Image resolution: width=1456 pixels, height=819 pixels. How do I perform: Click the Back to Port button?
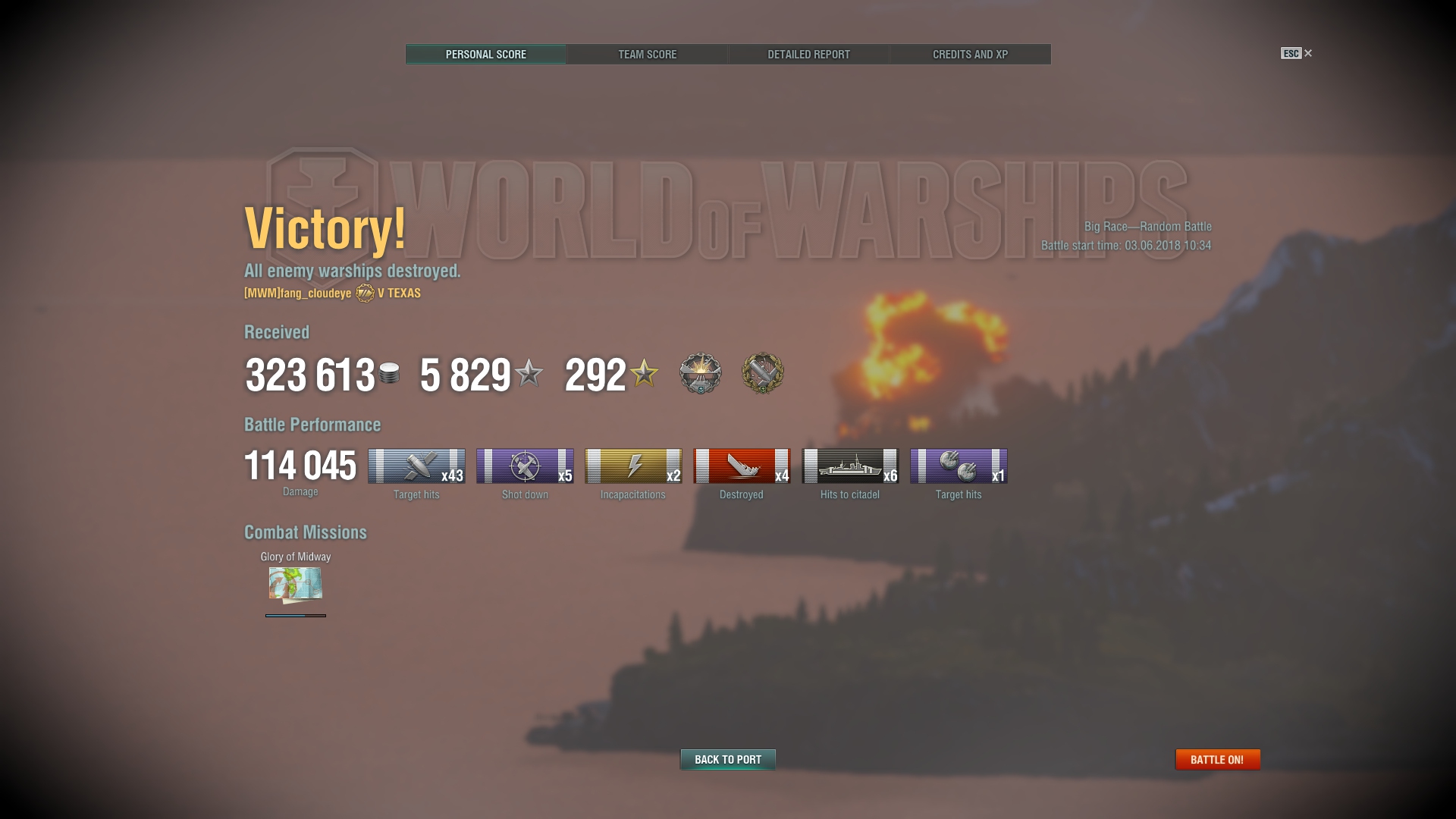point(727,759)
